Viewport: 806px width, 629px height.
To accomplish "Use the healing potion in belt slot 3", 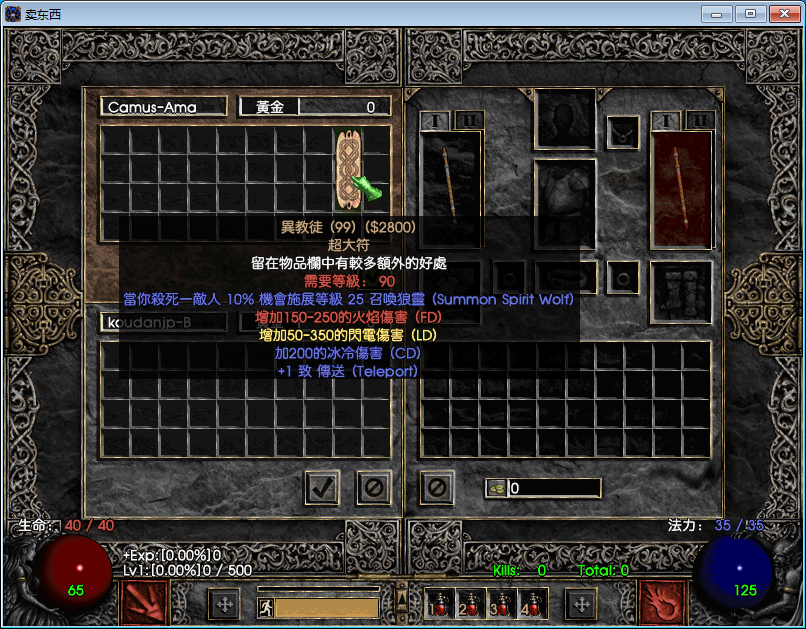I will point(499,604).
